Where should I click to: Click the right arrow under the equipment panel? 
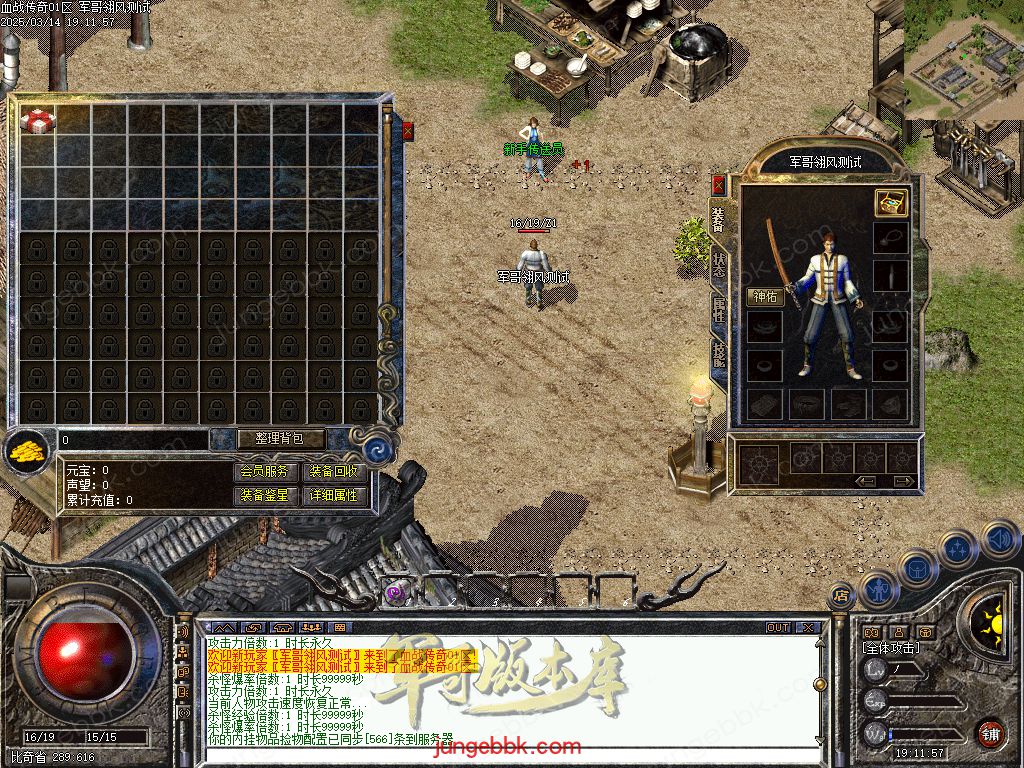[x=904, y=481]
